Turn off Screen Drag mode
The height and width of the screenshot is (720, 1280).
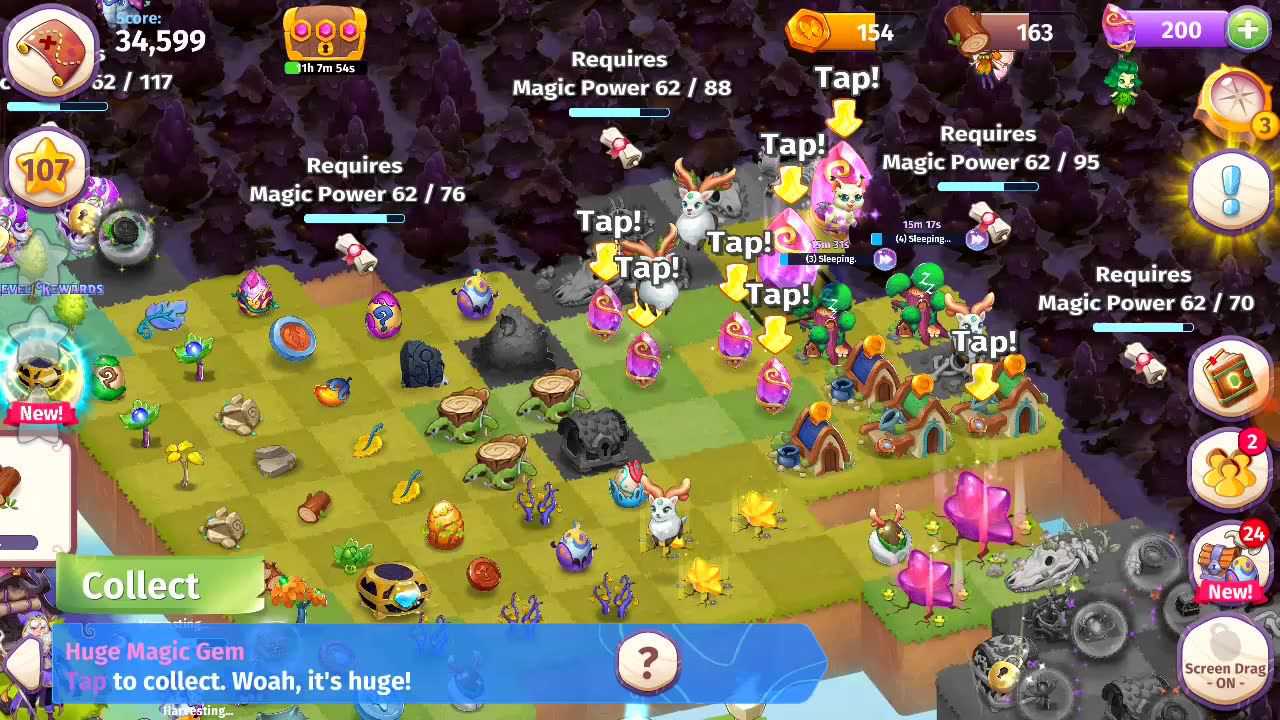(x=1225, y=662)
